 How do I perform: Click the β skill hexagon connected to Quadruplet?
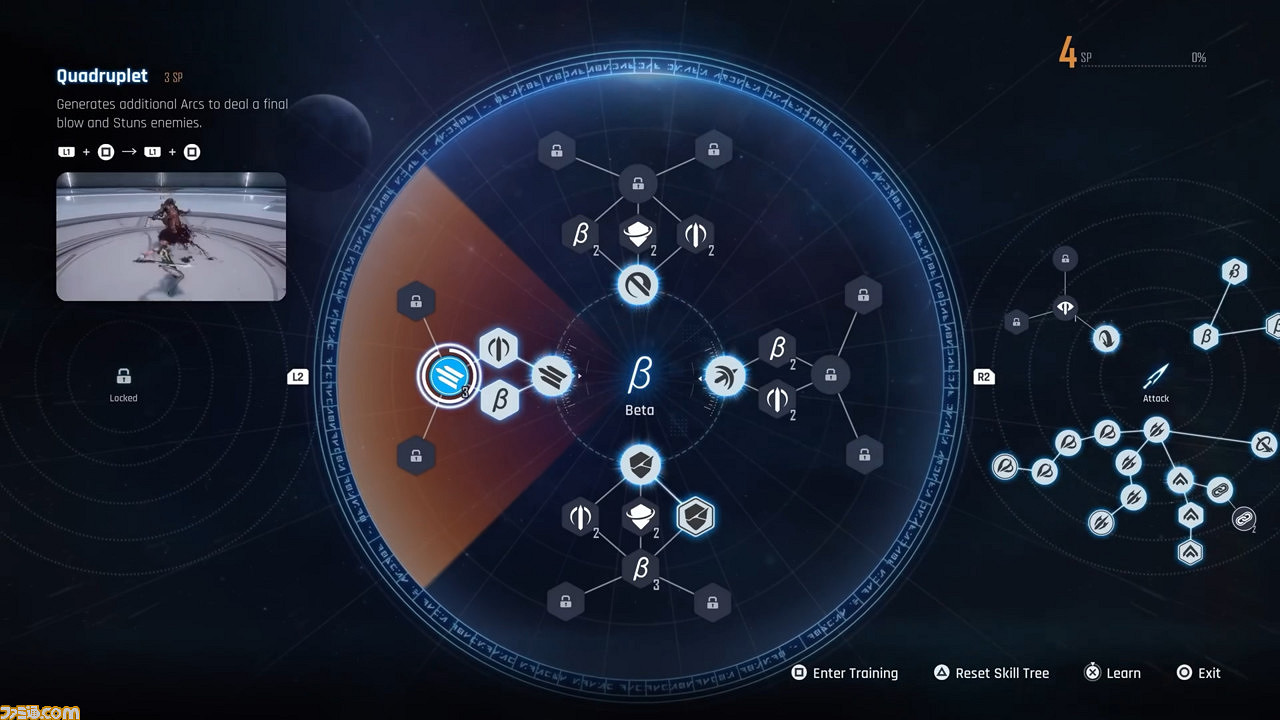pos(499,400)
